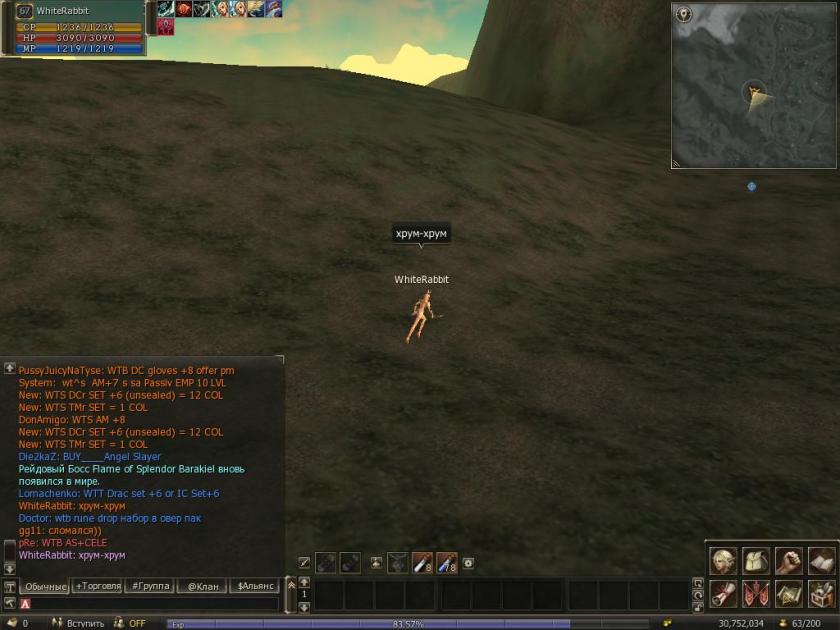Switch to the Обычные chat tab
This screenshot has width=840, height=630.
pyautogui.click(x=44, y=587)
